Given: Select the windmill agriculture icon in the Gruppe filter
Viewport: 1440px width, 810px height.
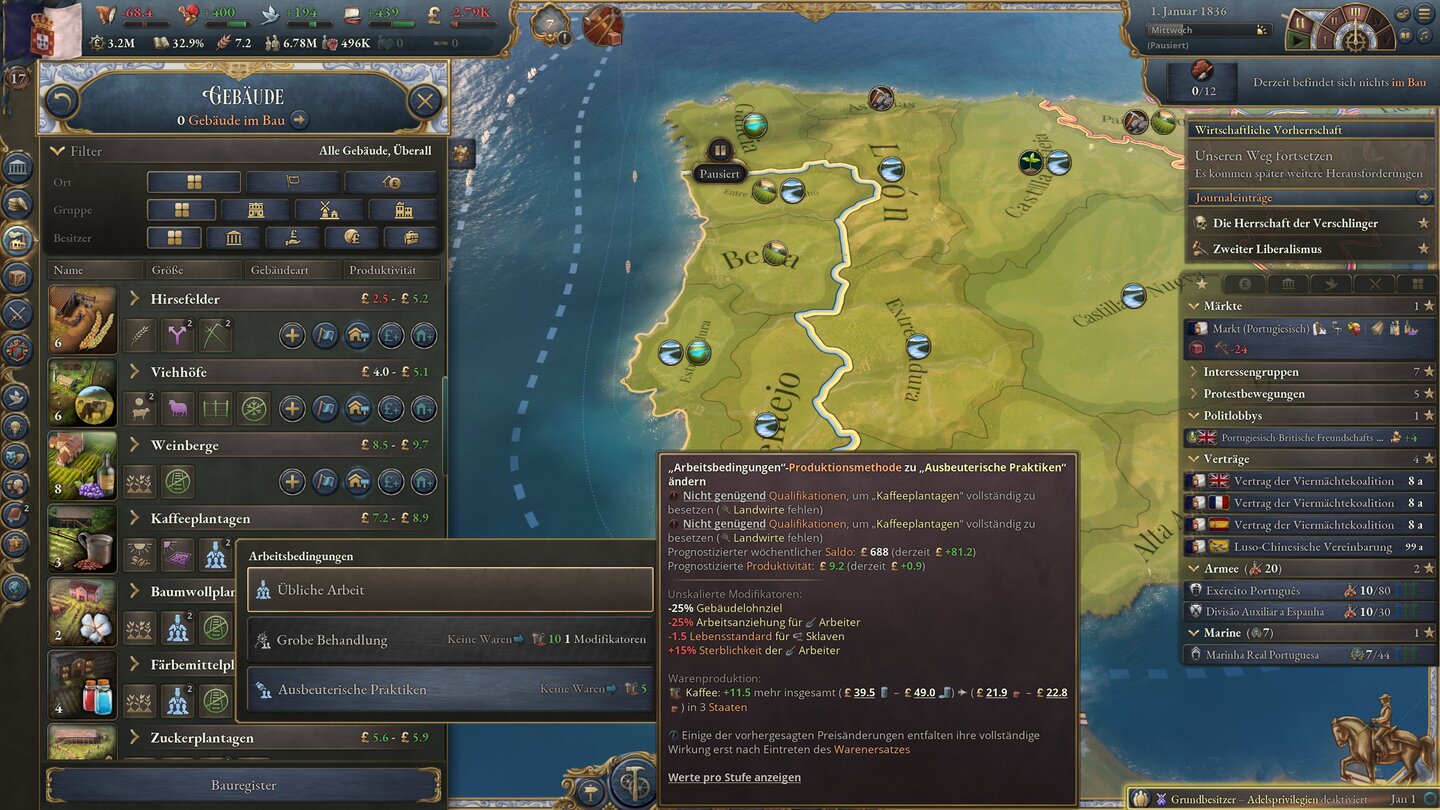Looking at the screenshot, I should 330,209.
